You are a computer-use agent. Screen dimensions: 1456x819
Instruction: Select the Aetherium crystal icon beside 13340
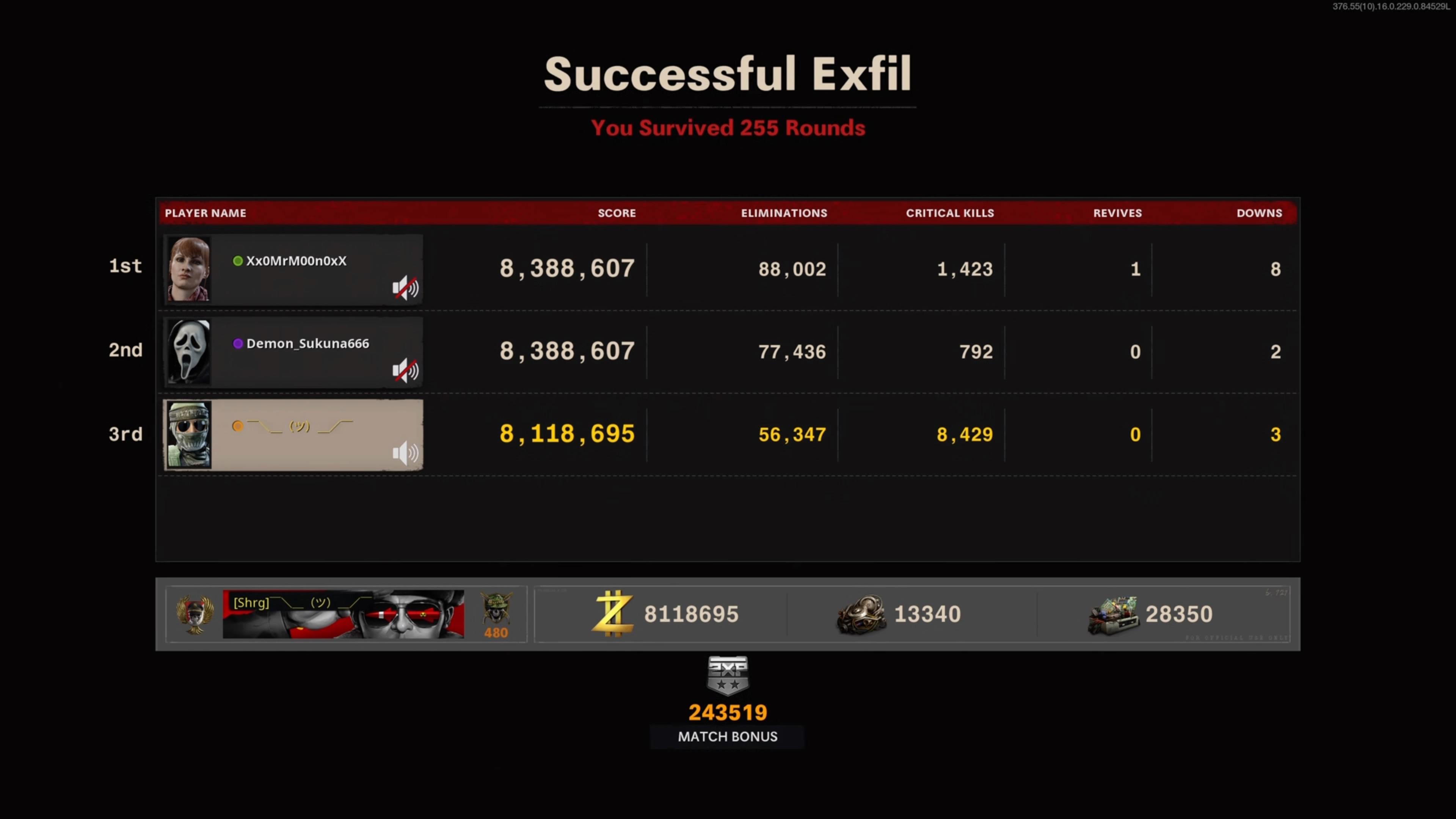click(861, 614)
